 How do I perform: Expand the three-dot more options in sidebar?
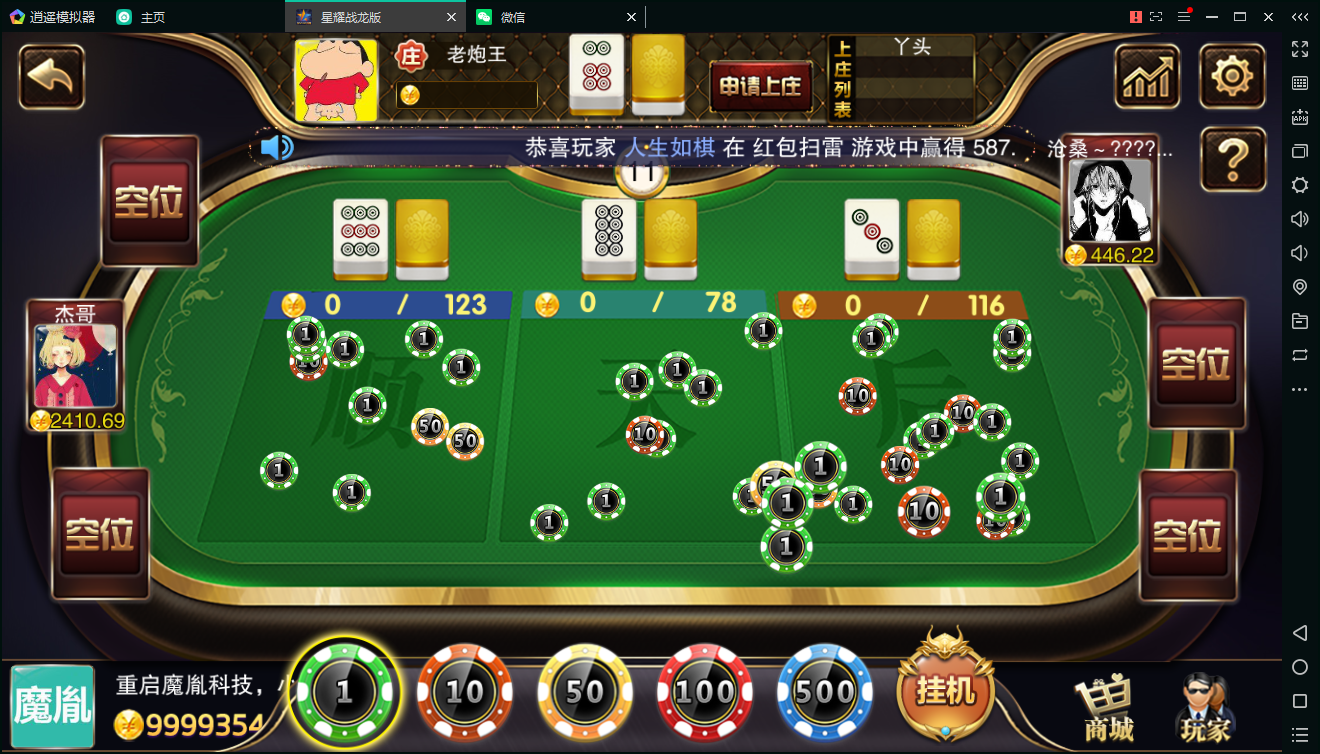tap(1299, 390)
